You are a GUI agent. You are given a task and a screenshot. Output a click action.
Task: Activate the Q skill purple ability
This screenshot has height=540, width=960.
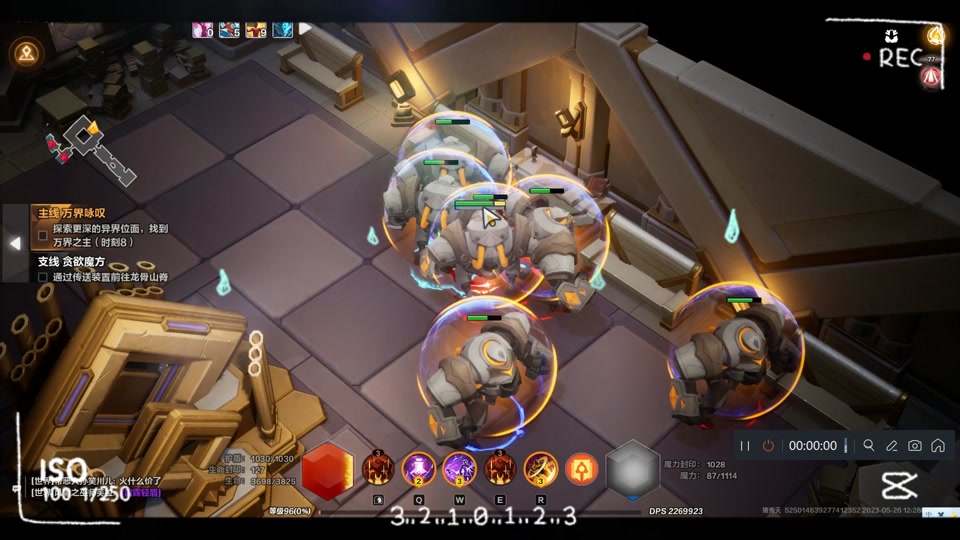418,468
